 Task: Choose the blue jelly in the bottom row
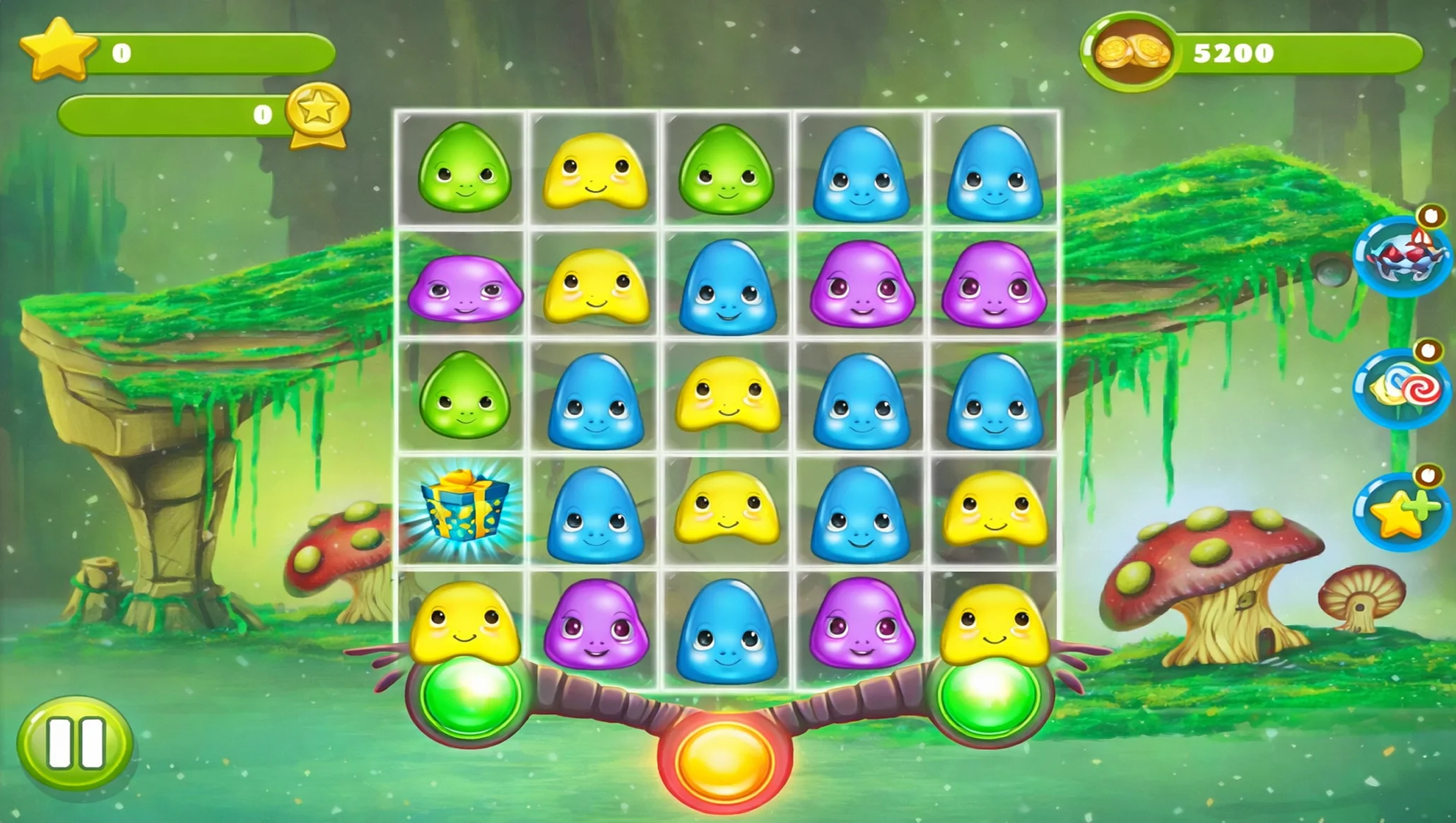coord(727,631)
